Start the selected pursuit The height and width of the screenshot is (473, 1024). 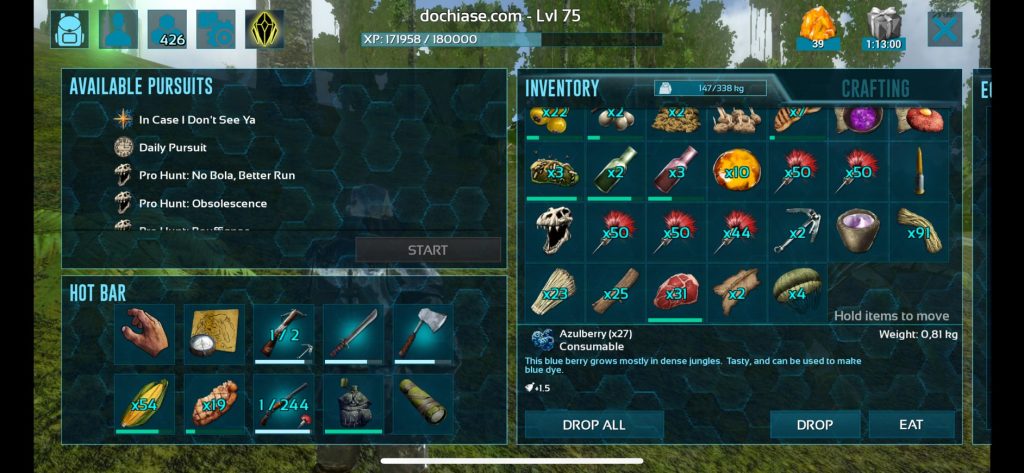pos(428,250)
